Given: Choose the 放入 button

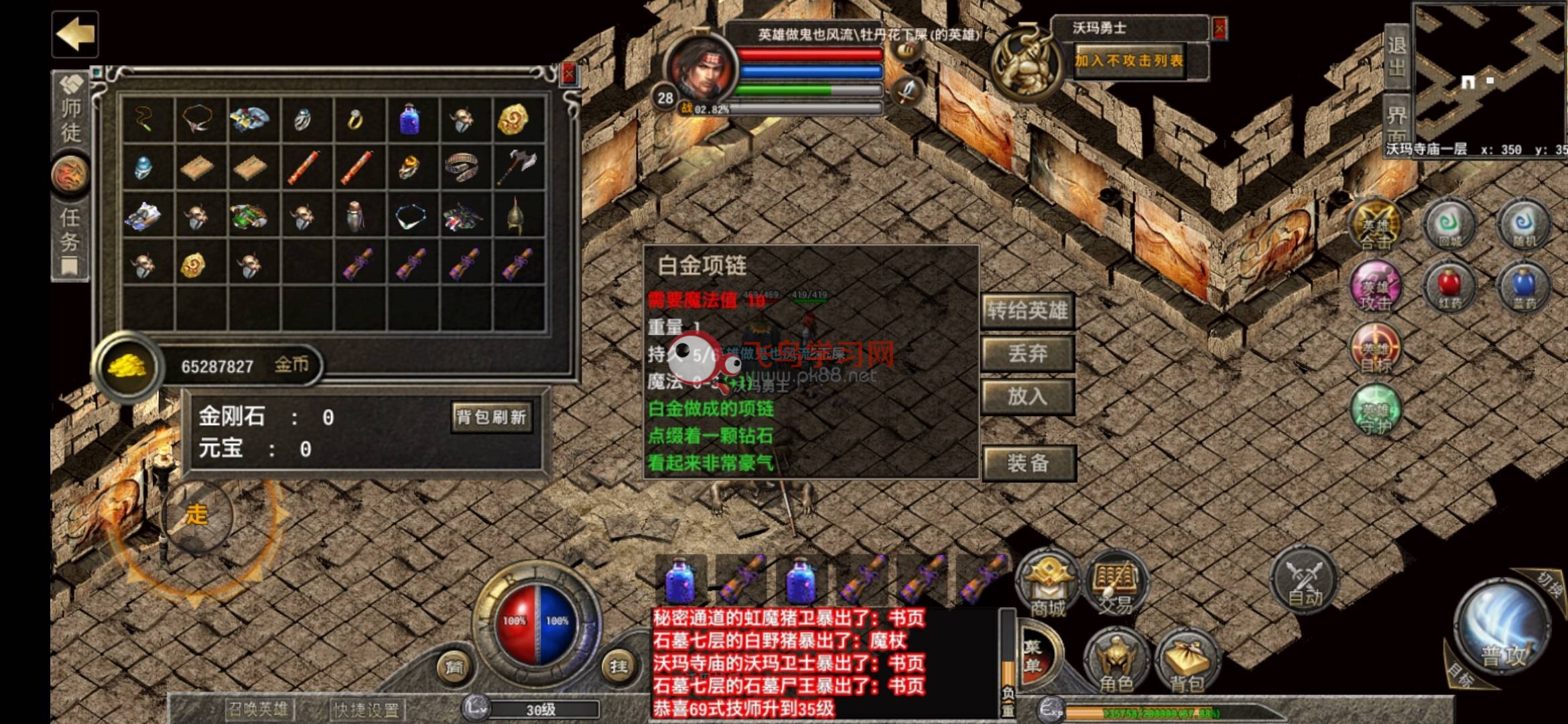Looking at the screenshot, I should tap(1027, 396).
